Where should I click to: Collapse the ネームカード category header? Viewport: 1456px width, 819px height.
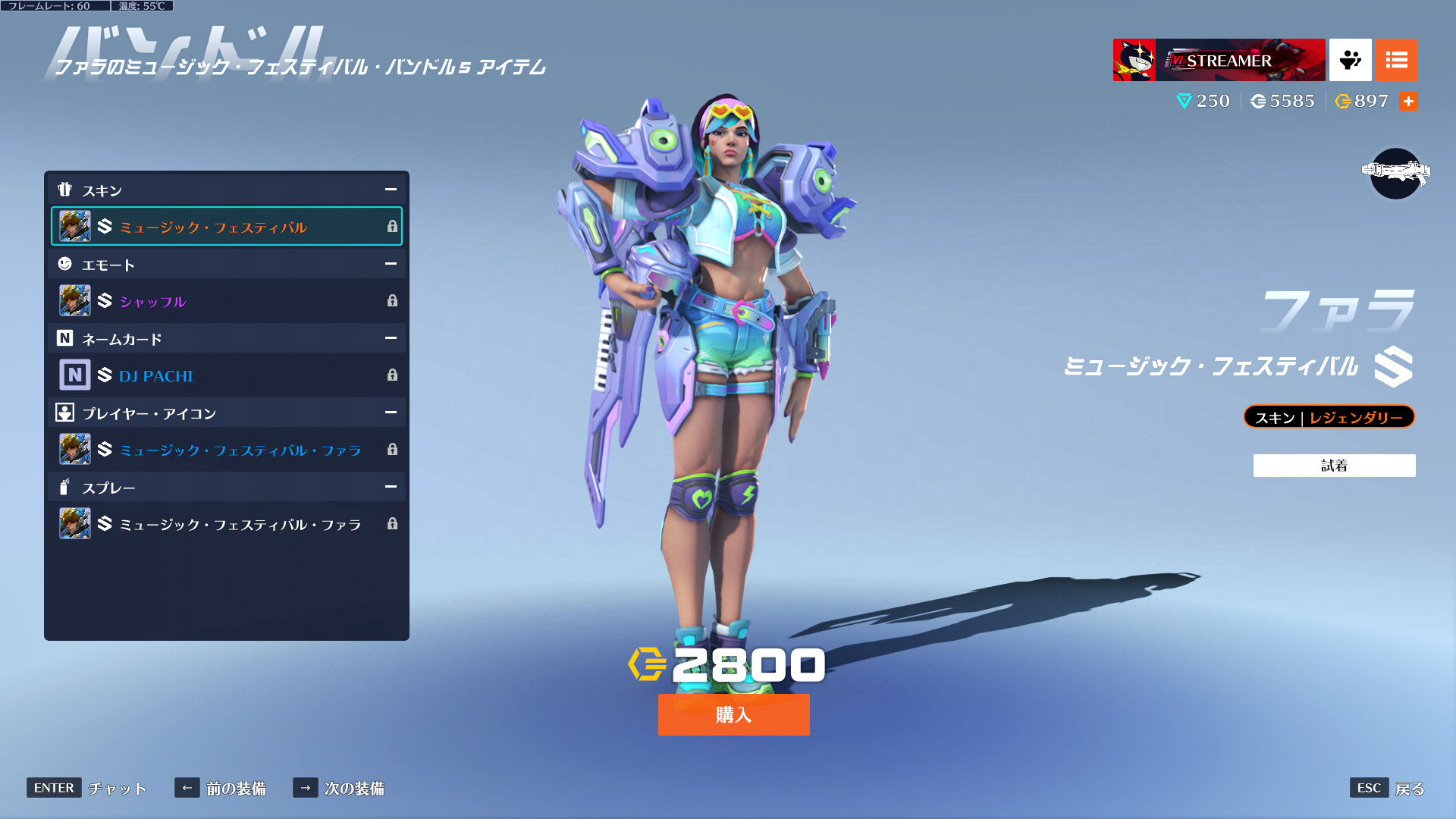tap(391, 338)
